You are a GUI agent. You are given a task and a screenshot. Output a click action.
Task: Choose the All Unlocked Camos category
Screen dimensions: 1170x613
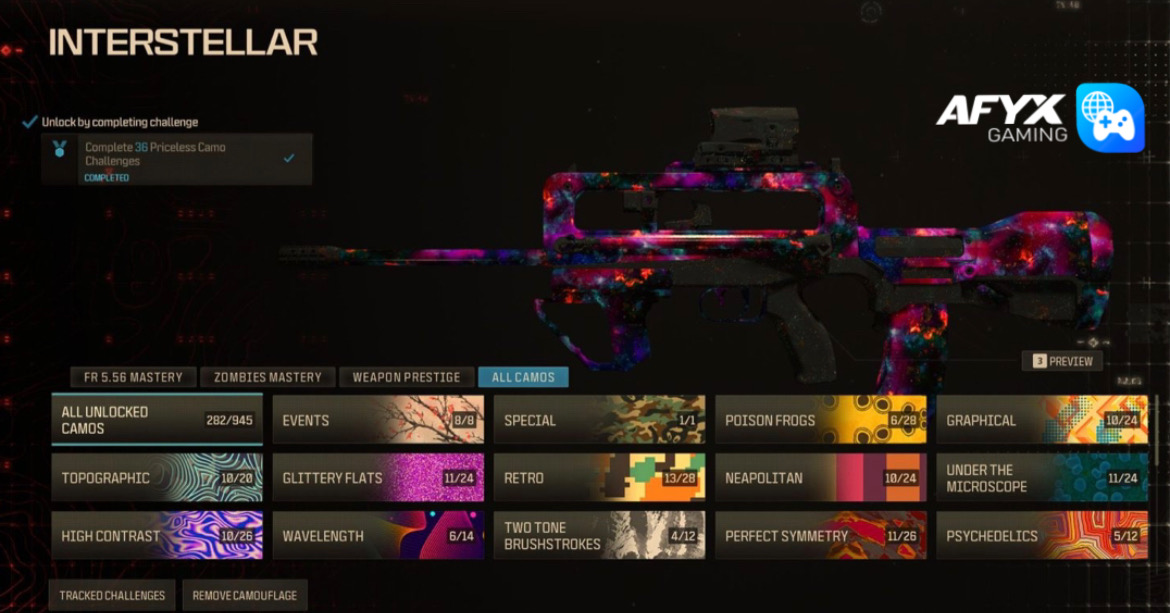coord(157,420)
